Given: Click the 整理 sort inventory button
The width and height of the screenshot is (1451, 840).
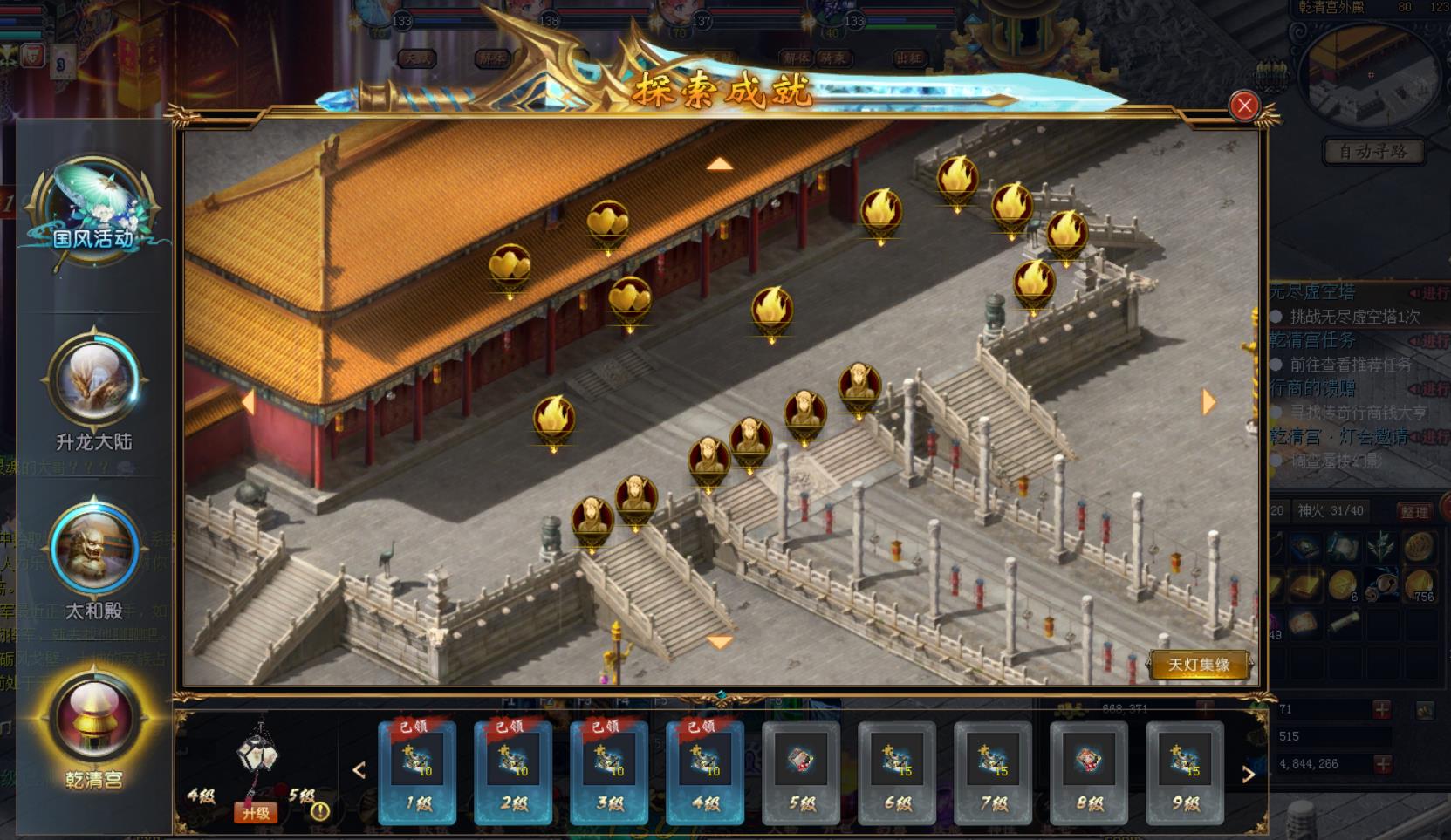Looking at the screenshot, I should pyautogui.click(x=1413, y=512).
